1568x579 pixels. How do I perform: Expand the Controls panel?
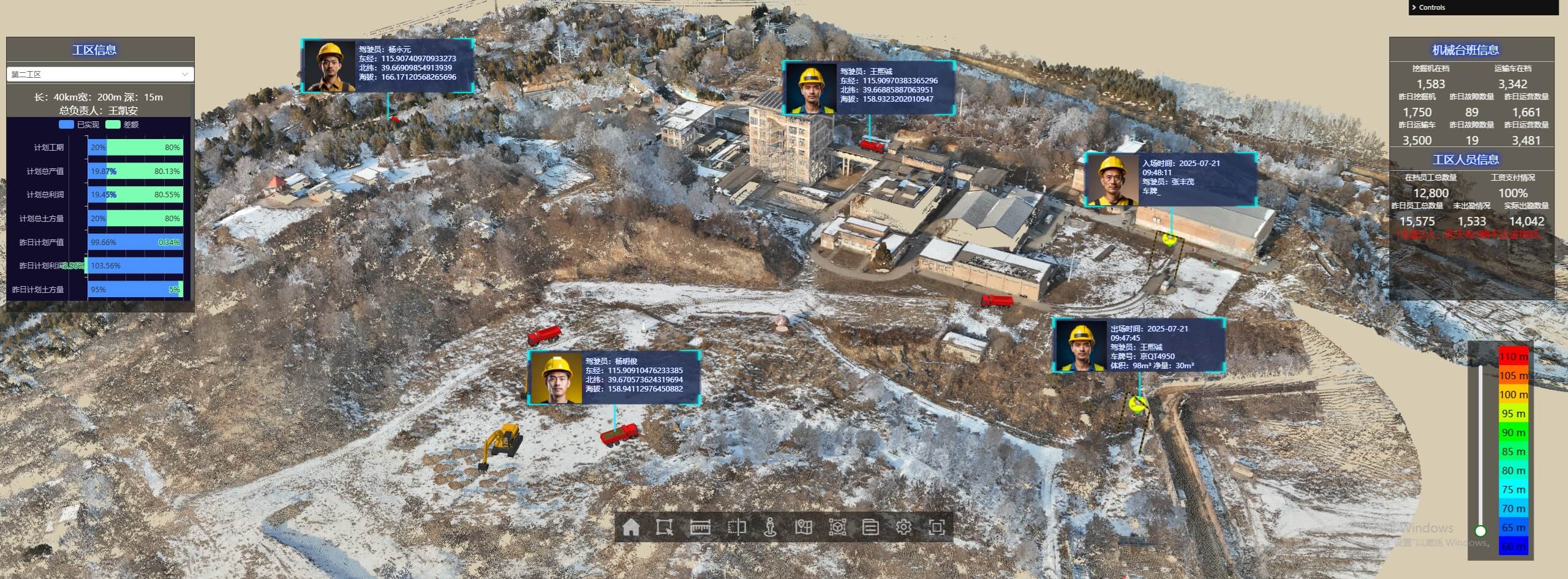1431,7
